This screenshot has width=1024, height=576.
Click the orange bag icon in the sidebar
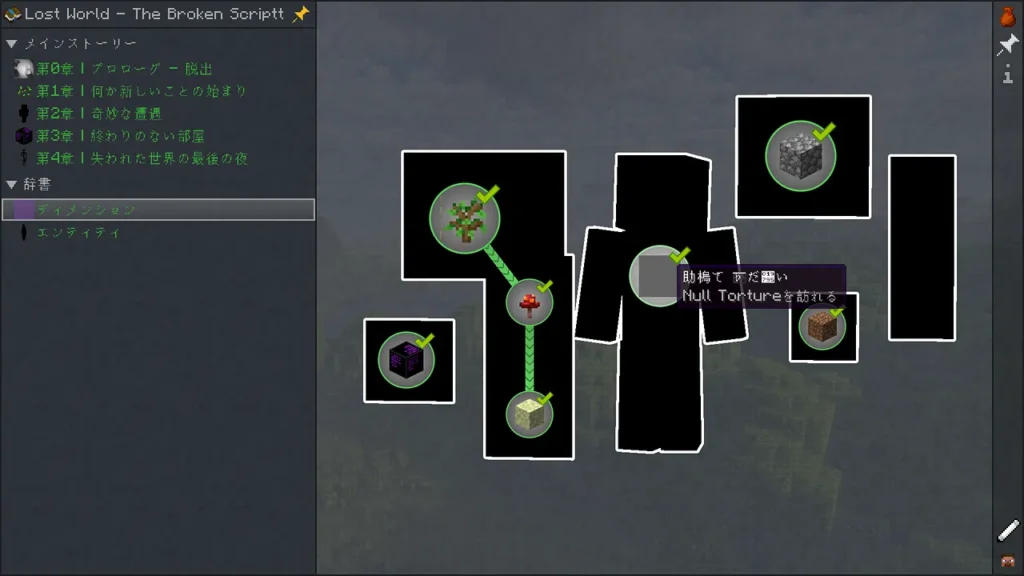tap(1007, 17)
